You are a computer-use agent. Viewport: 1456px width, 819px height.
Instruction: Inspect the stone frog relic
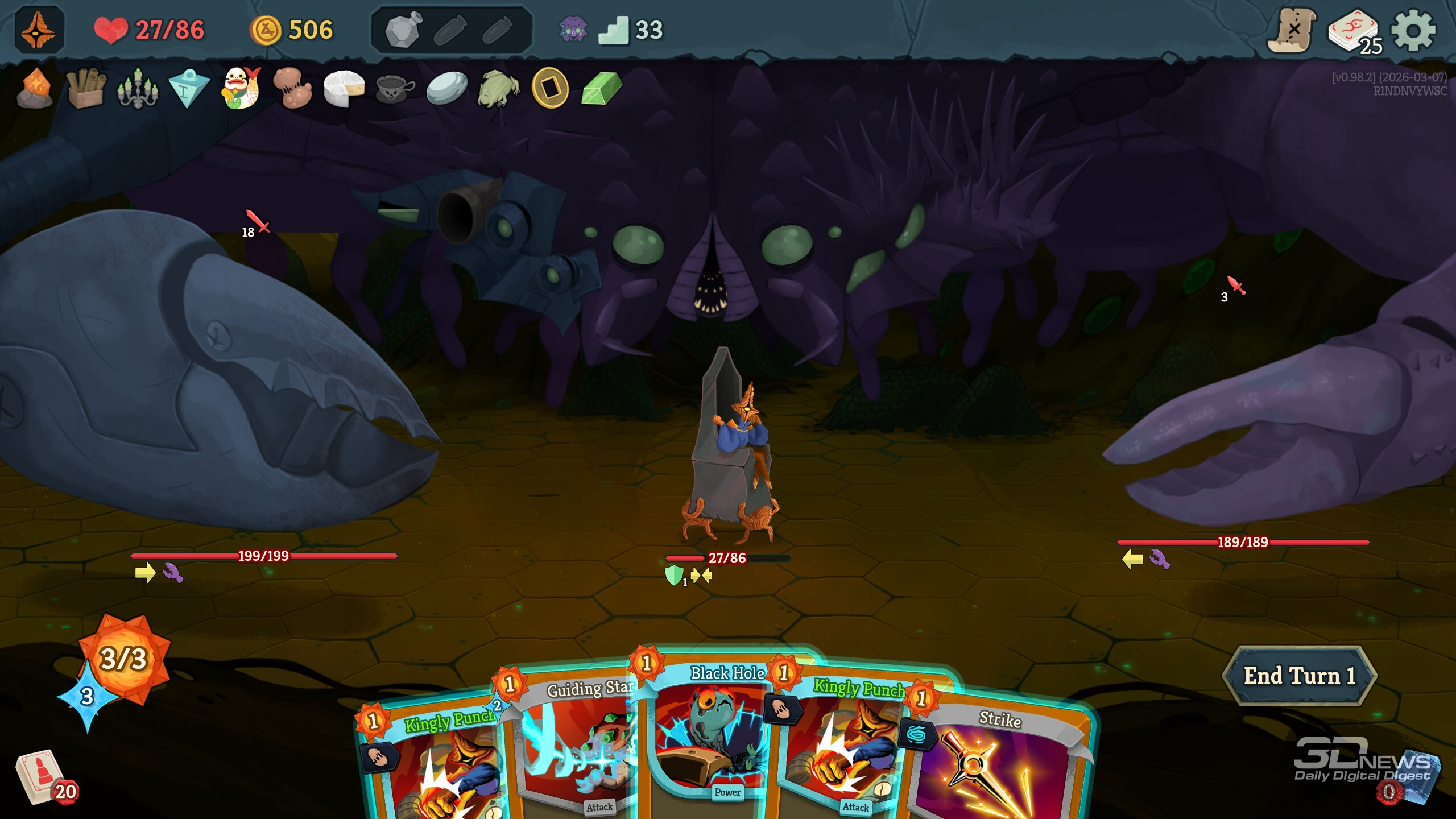click(498, 88)
